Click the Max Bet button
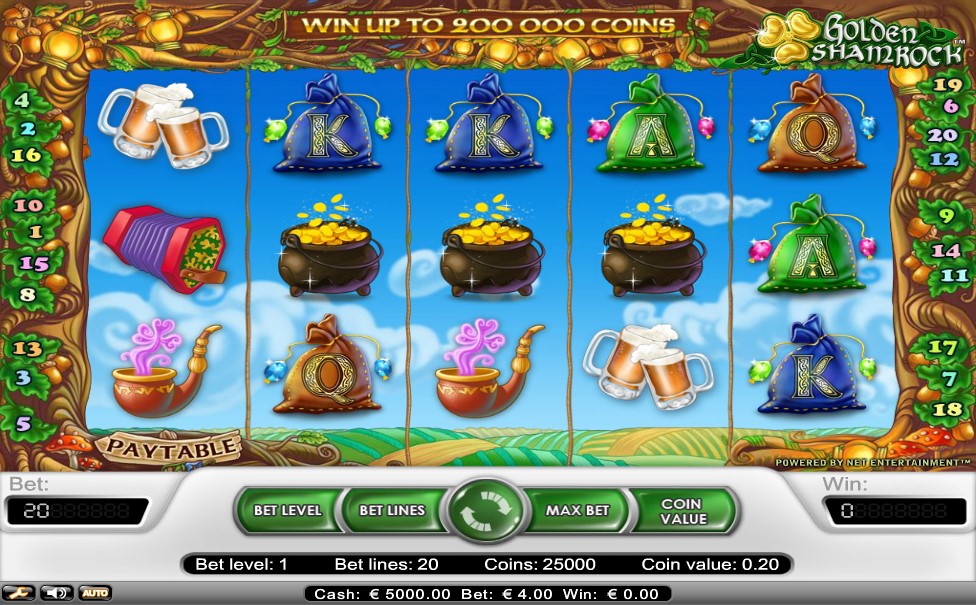This screenshot has width=976, height=605. (577, 510)
